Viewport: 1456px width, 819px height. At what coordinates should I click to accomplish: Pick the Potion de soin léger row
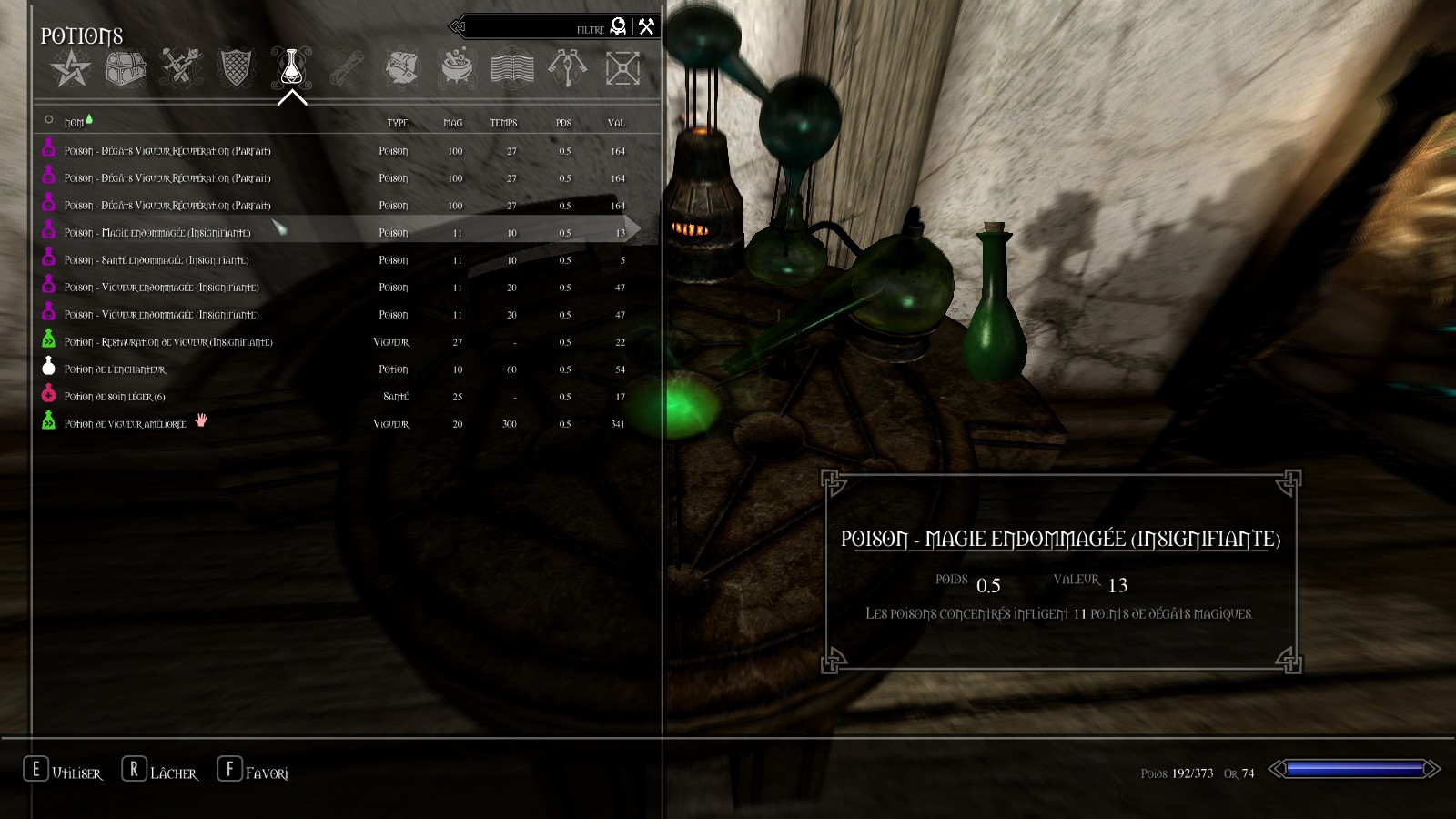(x=115, y=397)
